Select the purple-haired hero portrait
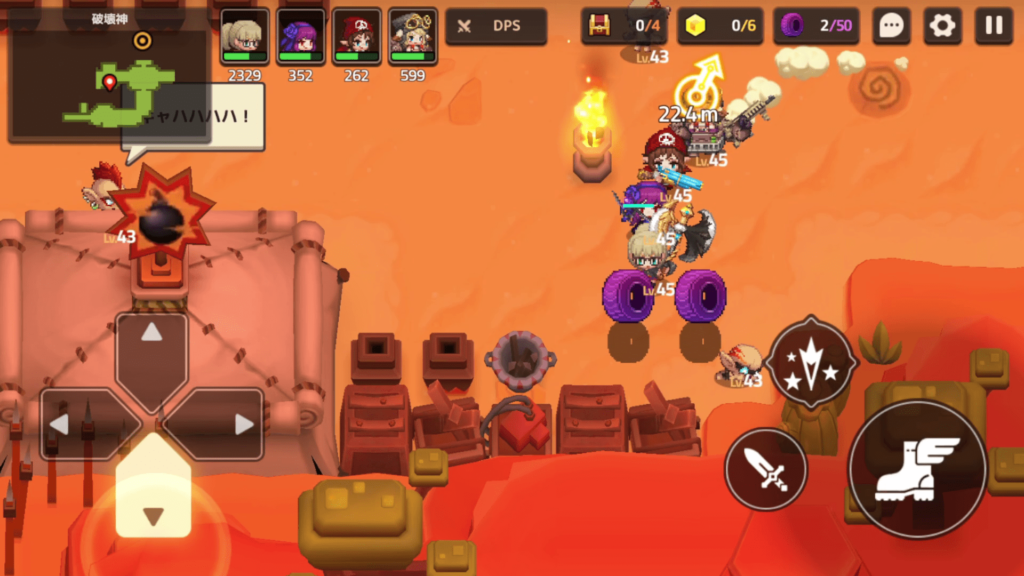1024x576 pixels. [x=300, y=36]
